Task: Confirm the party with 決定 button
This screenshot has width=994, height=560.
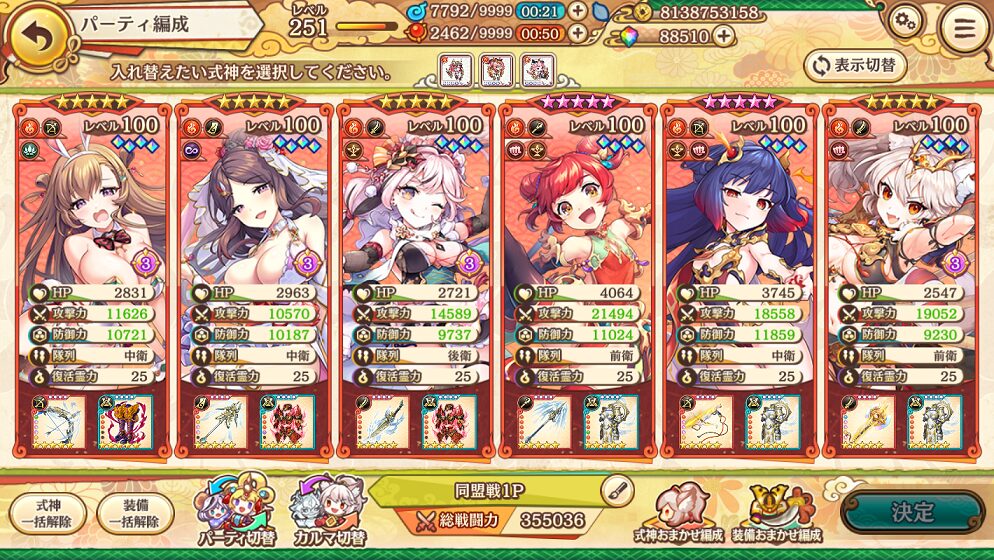Action: (912, 512)
